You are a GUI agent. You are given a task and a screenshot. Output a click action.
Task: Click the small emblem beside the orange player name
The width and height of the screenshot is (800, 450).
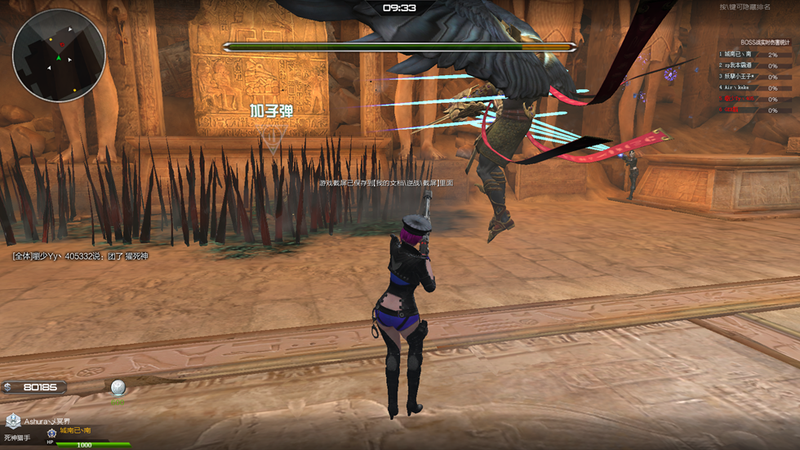coord(50,431)
